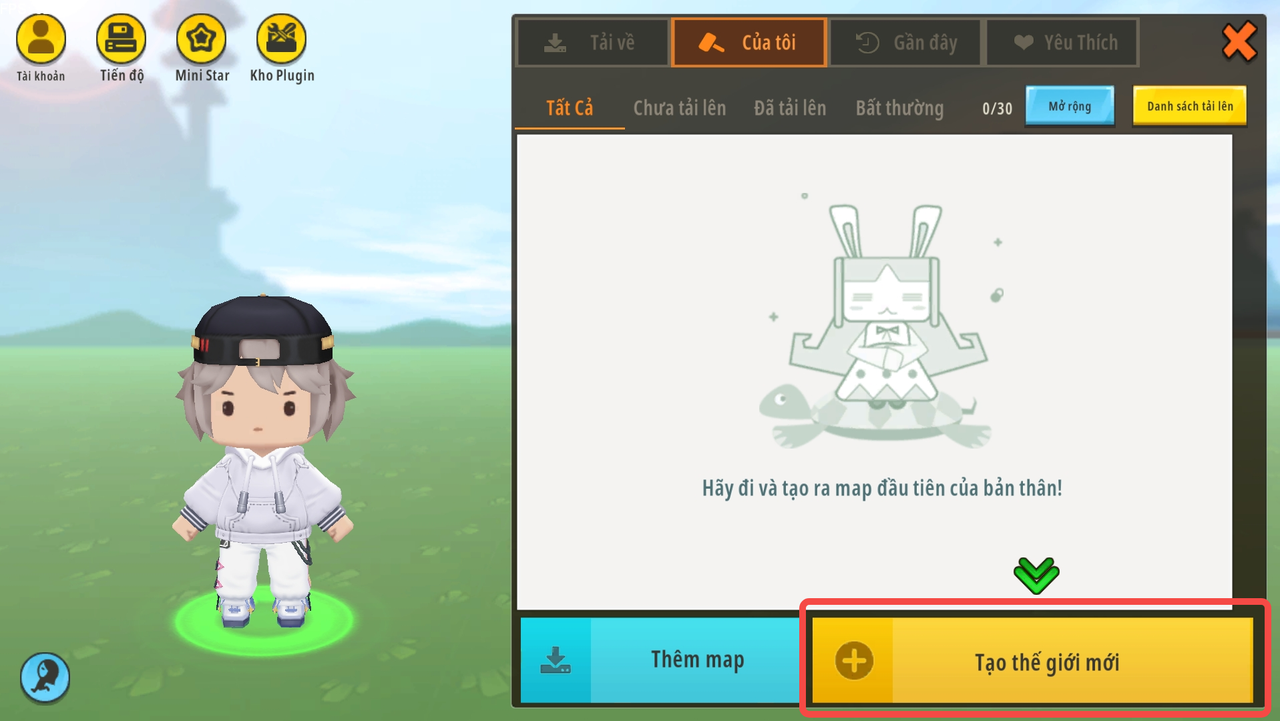
Task: Open the Mini Star icon
Action: pos(202,40)
